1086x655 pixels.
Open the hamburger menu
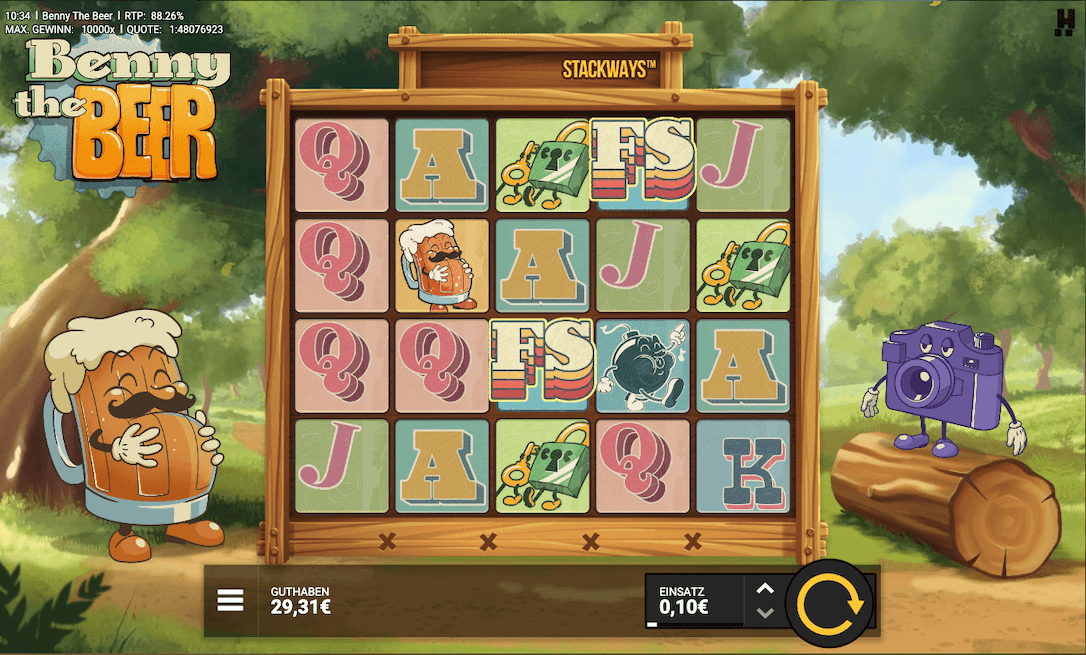[x=231, y=600]
